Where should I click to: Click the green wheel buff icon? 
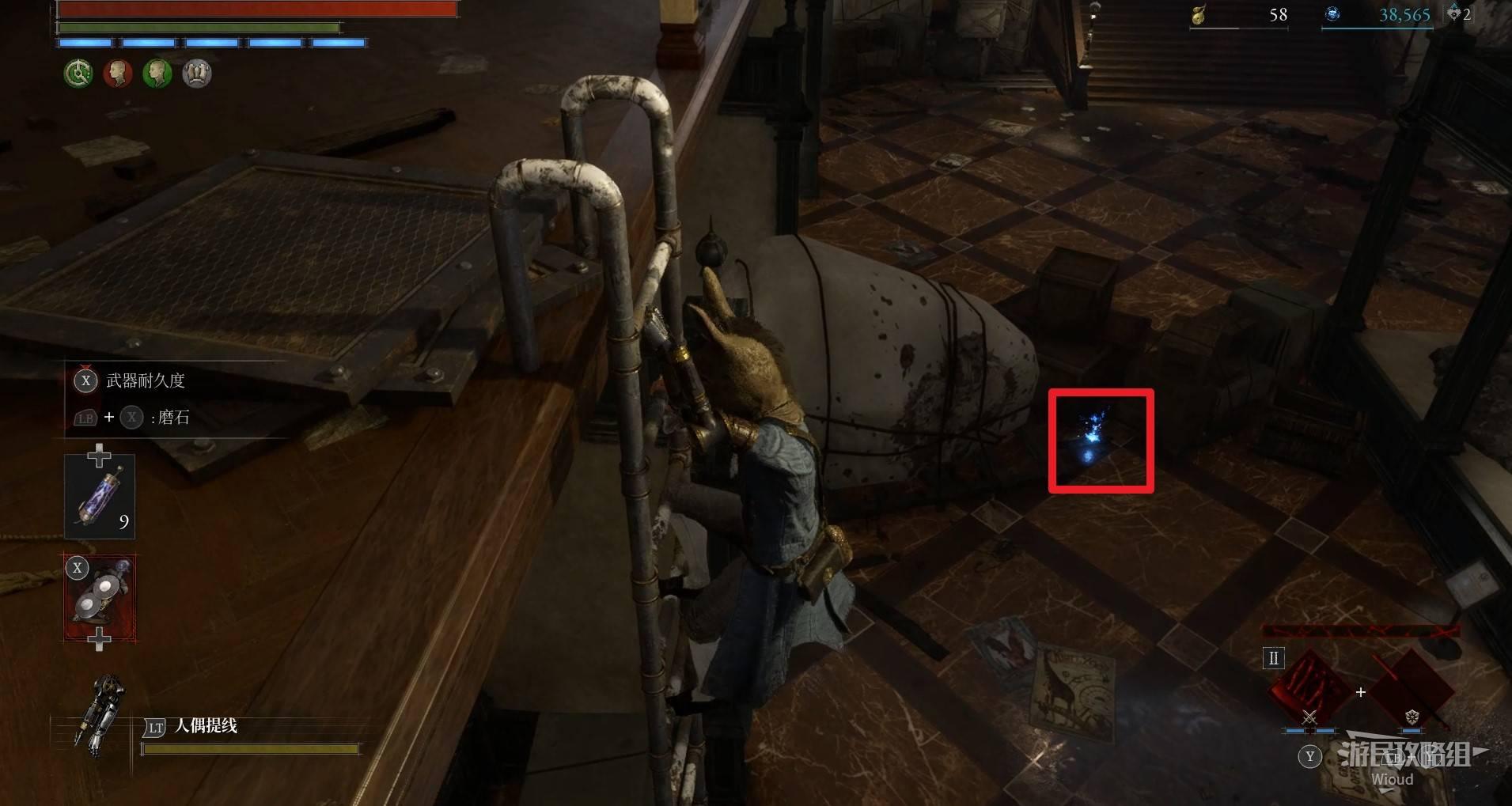pyautogui.click(x=78, y=74)
